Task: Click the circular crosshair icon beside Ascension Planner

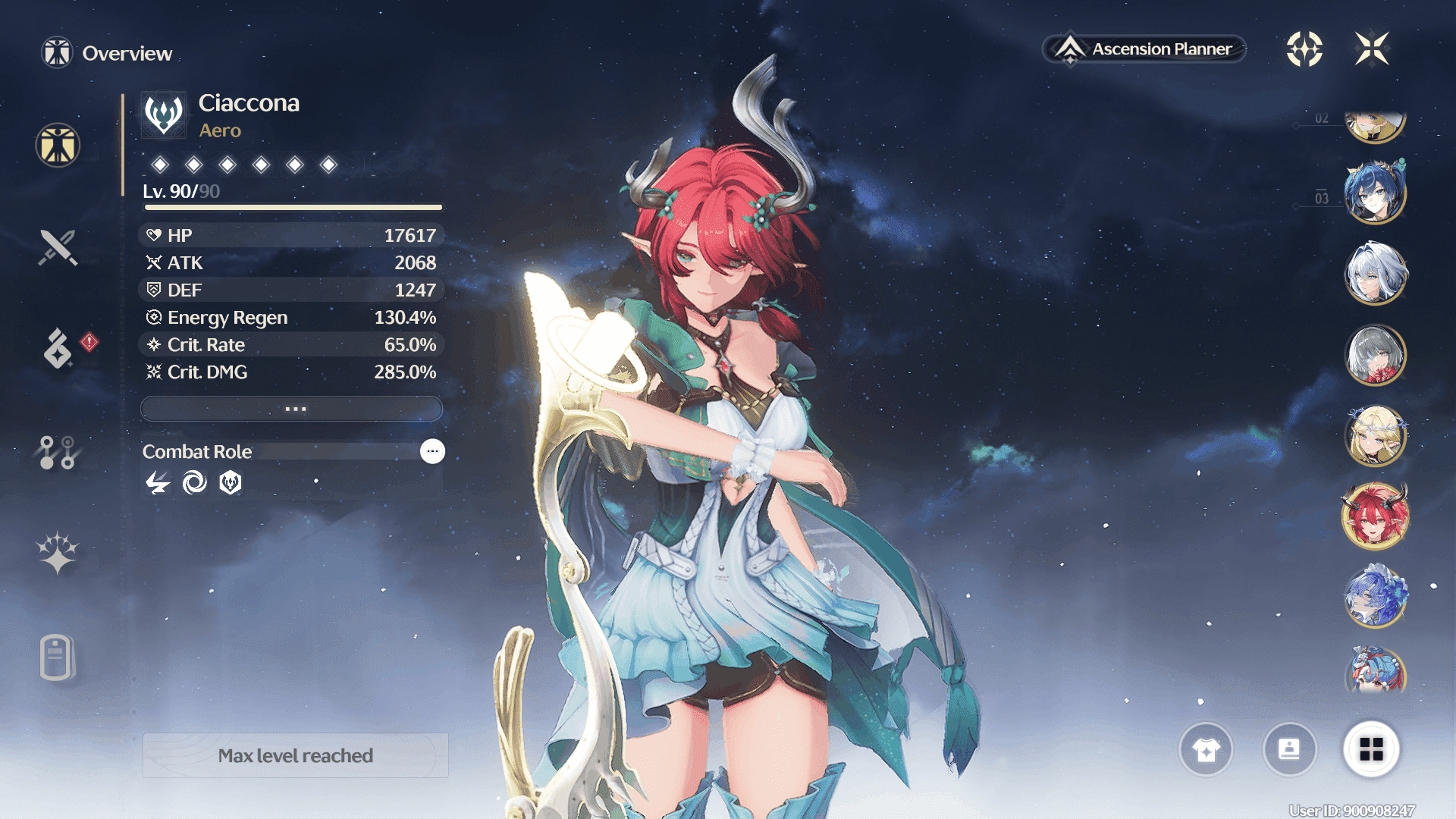Action: point(1304,49)
